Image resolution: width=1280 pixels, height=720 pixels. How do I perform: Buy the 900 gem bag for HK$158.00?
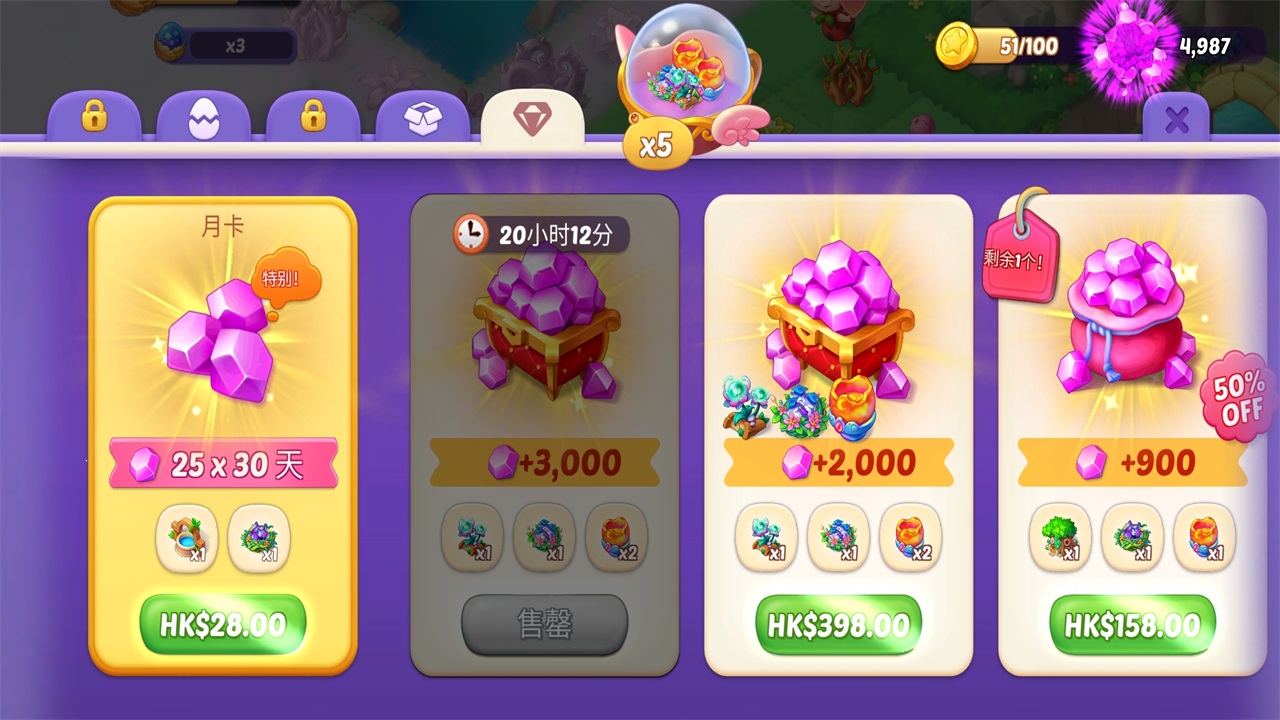coord(1132,625)
